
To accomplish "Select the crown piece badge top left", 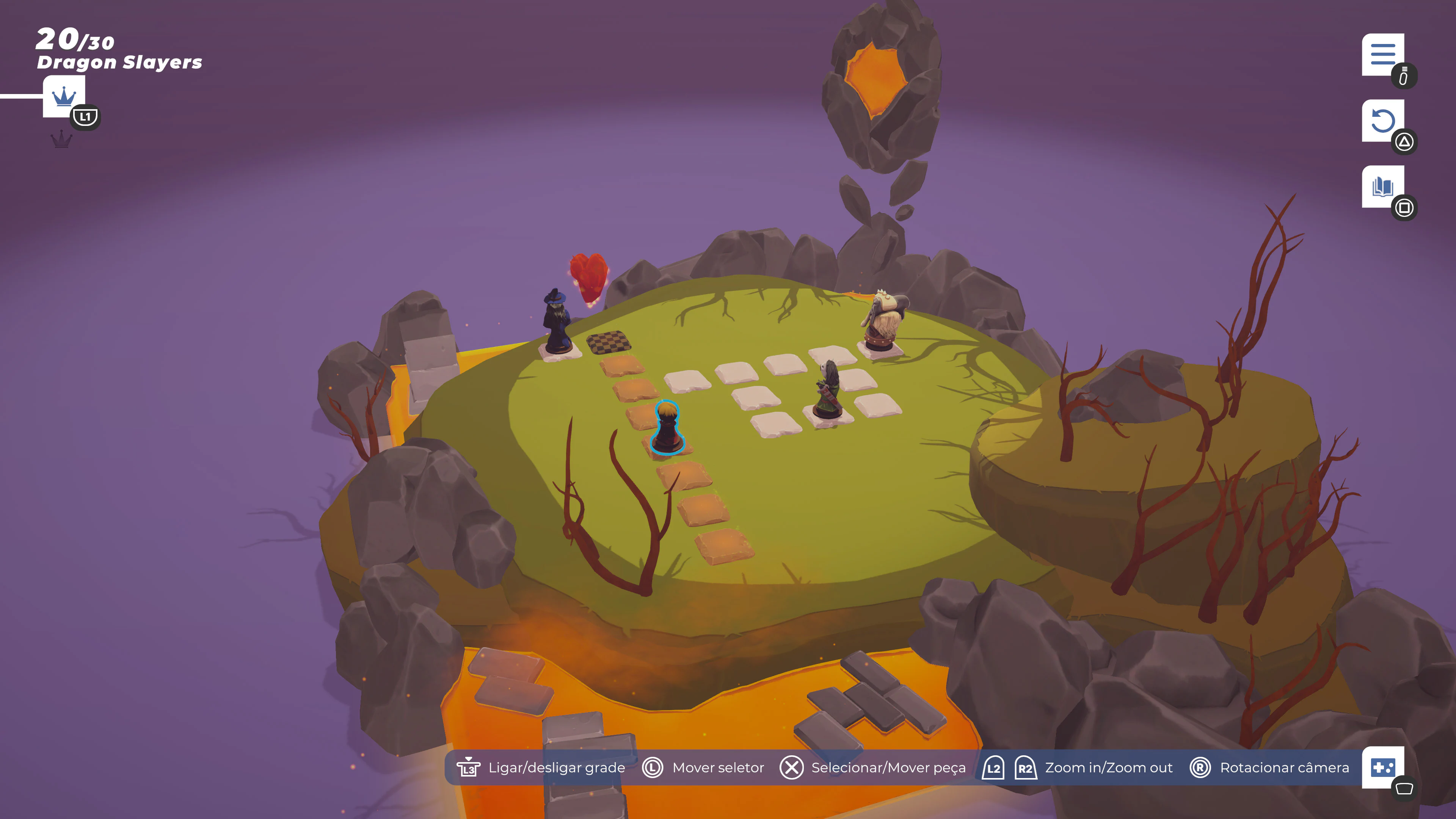I will pyautogui.click(x=64, y=96).
